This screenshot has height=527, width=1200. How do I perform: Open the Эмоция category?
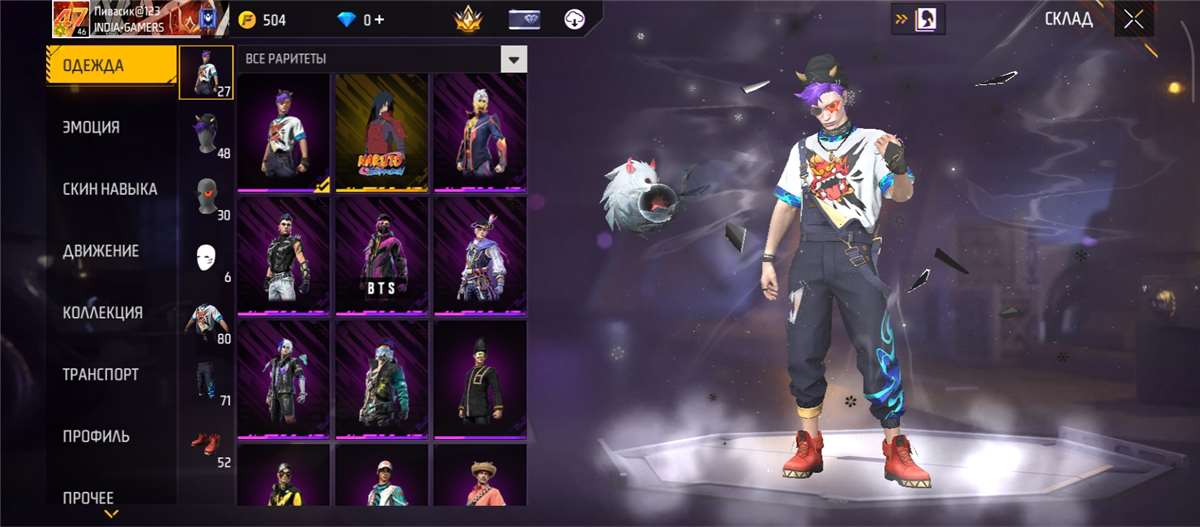91,128
